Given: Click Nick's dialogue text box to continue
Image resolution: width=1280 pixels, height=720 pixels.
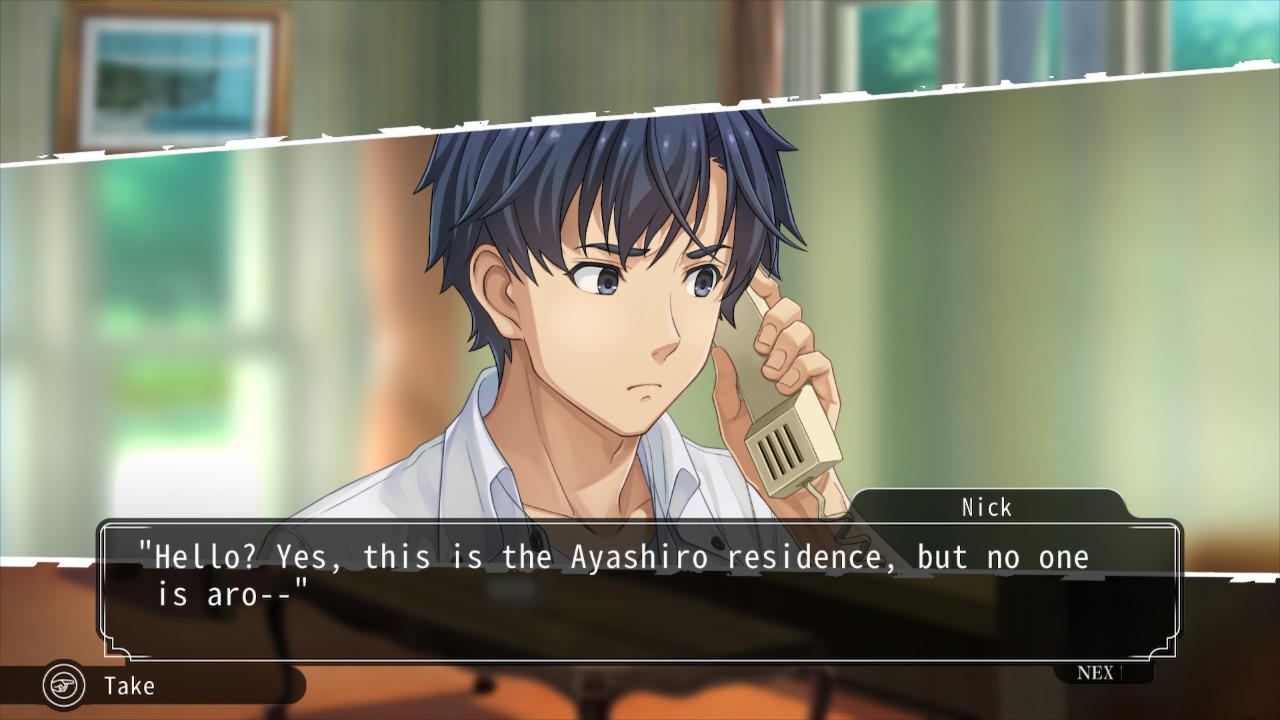Looking at the screenshot, I should pyautogui.click(x=640, y=590).
